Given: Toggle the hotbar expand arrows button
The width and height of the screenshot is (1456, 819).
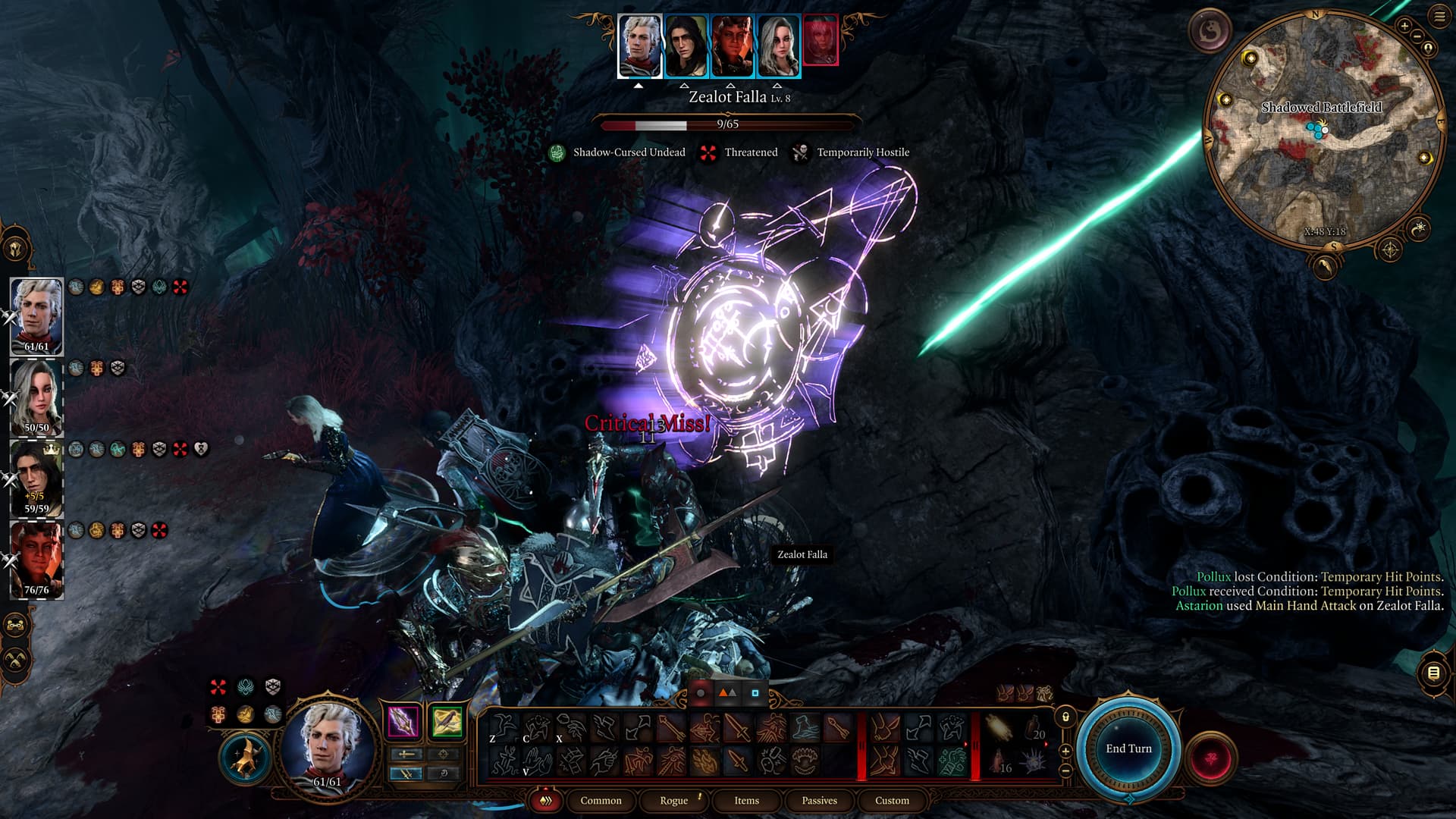Looking at the screenshot, I should 545,801.
